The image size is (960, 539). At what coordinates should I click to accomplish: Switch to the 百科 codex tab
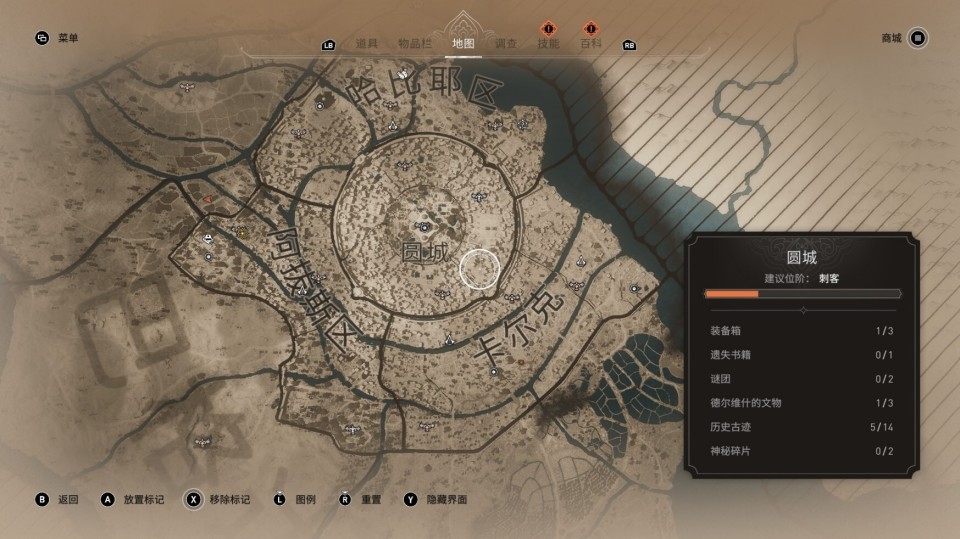coord(591,44)
